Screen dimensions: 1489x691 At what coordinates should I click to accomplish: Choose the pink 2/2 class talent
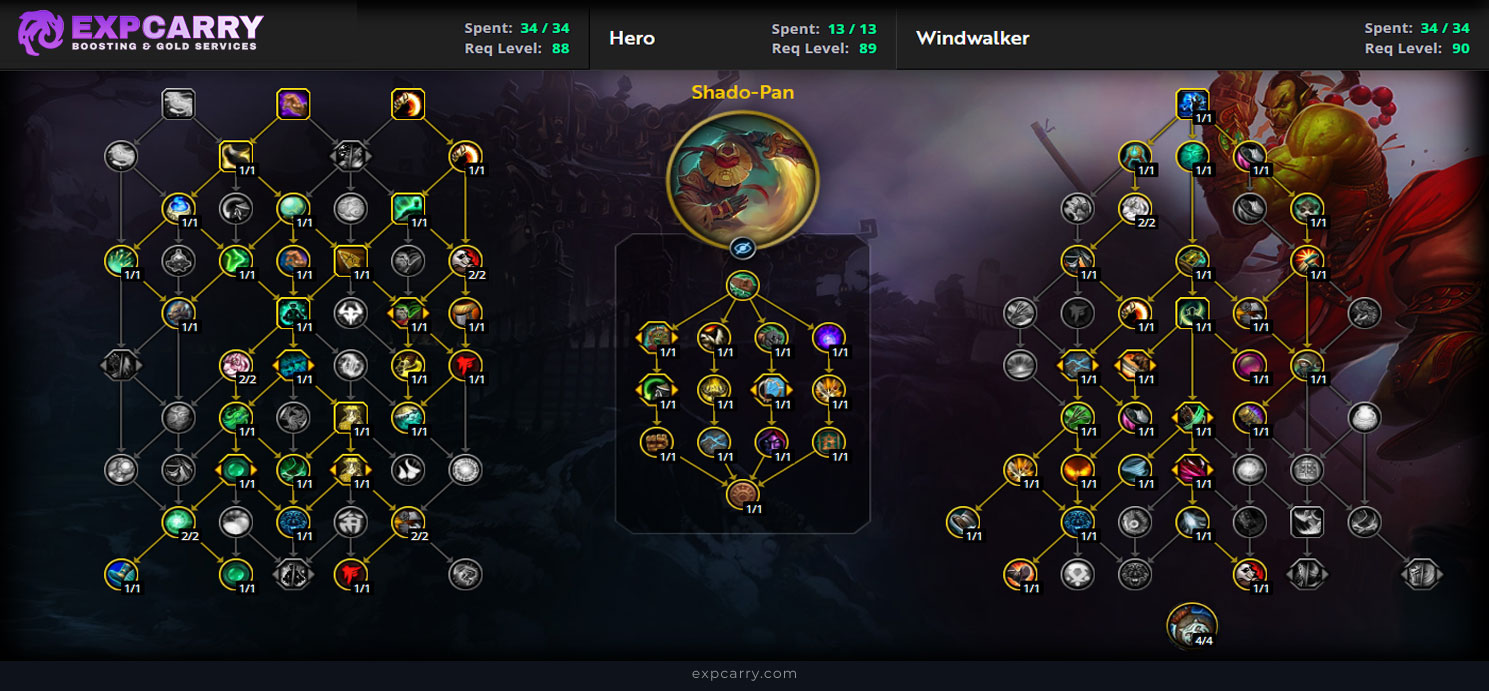pos(235,365)
